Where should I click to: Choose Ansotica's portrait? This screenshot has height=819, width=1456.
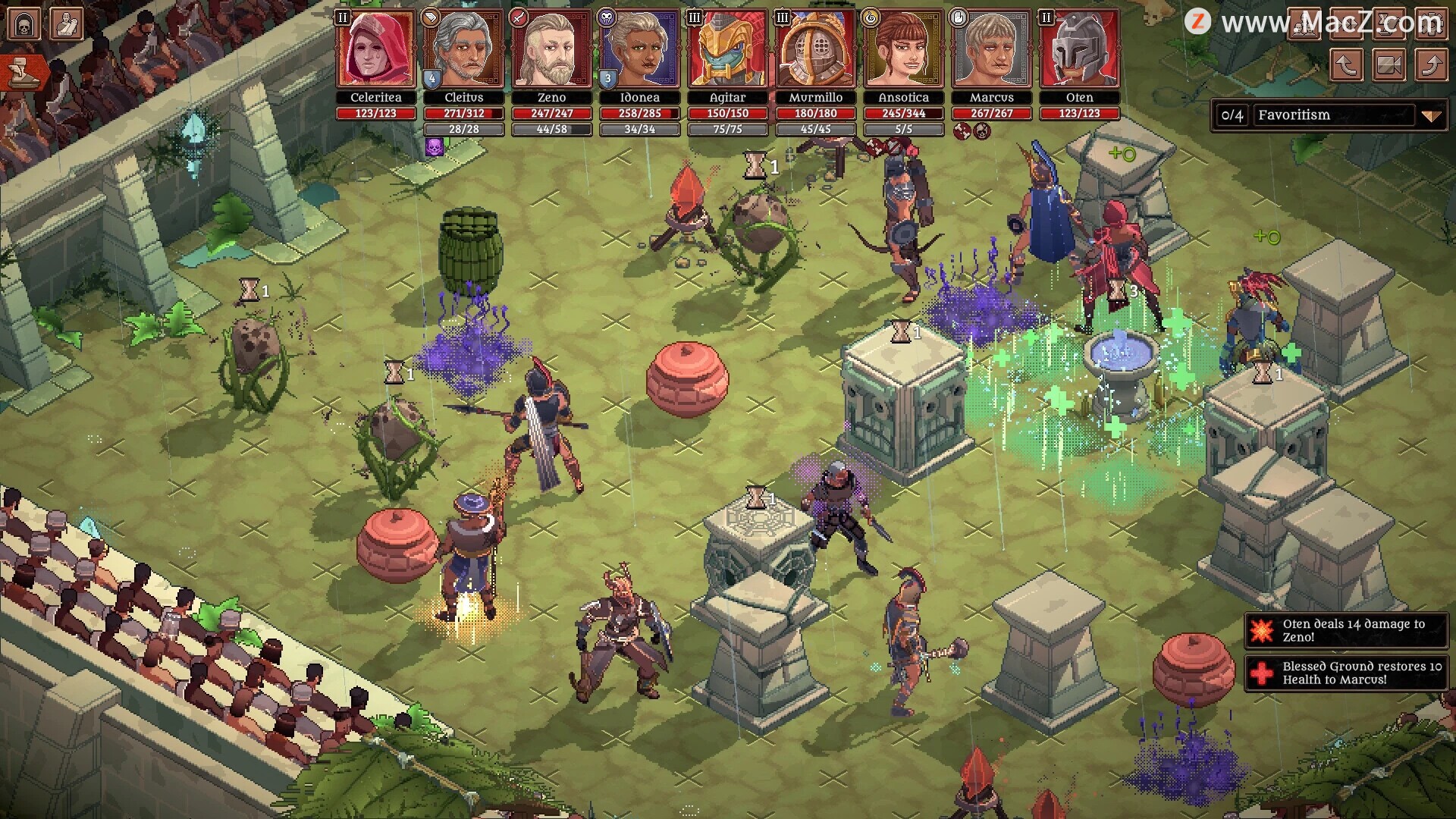tap(903, 49)
